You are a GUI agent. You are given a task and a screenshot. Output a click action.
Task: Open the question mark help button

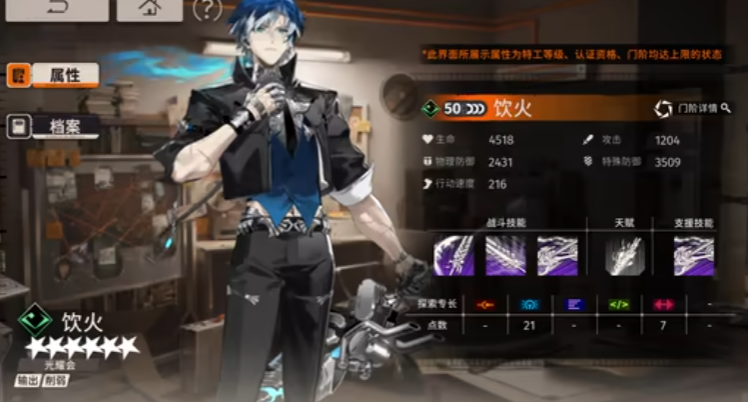point(207,10)
